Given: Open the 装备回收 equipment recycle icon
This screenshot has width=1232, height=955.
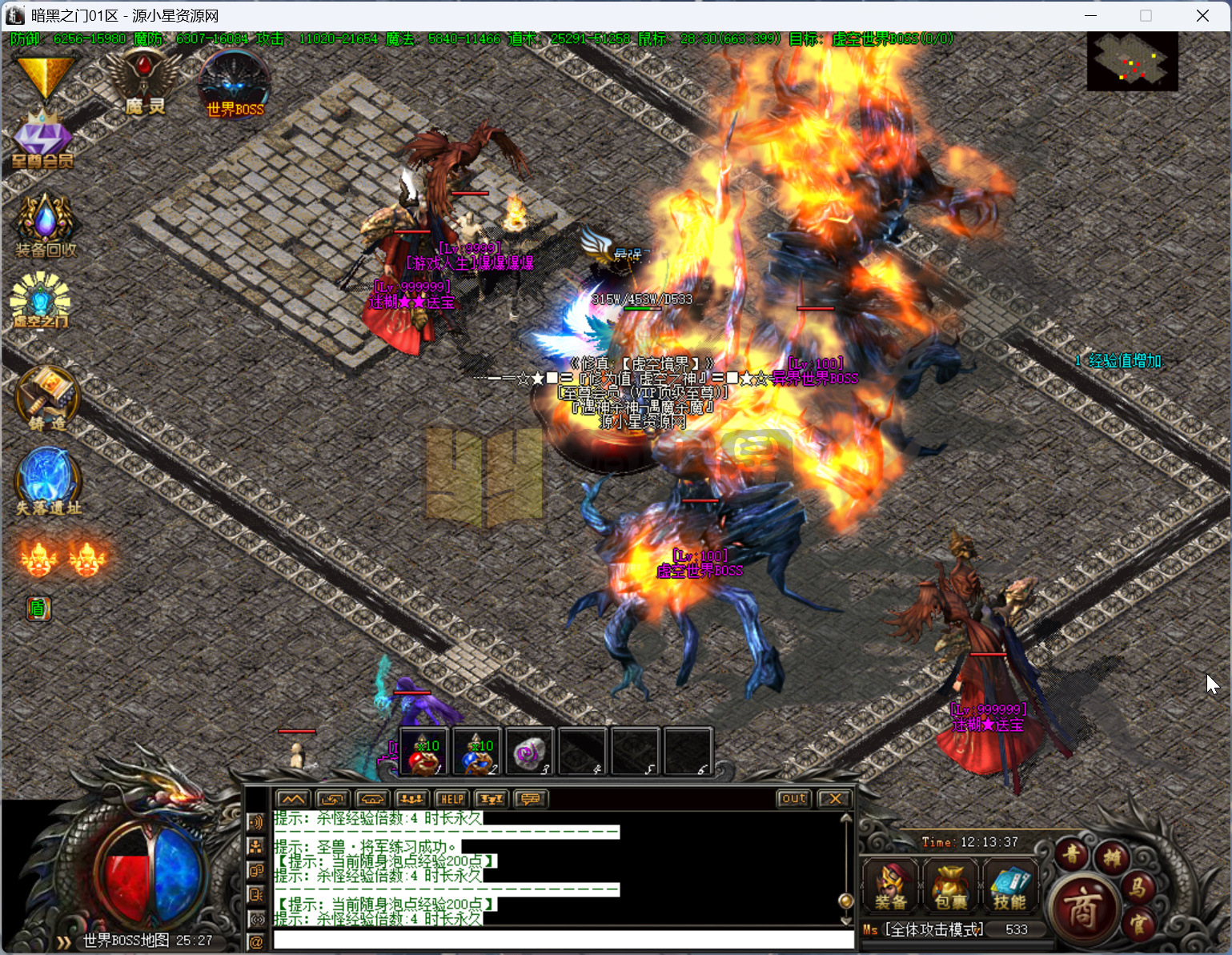Looking at the screenshot, I should (46, 225).
